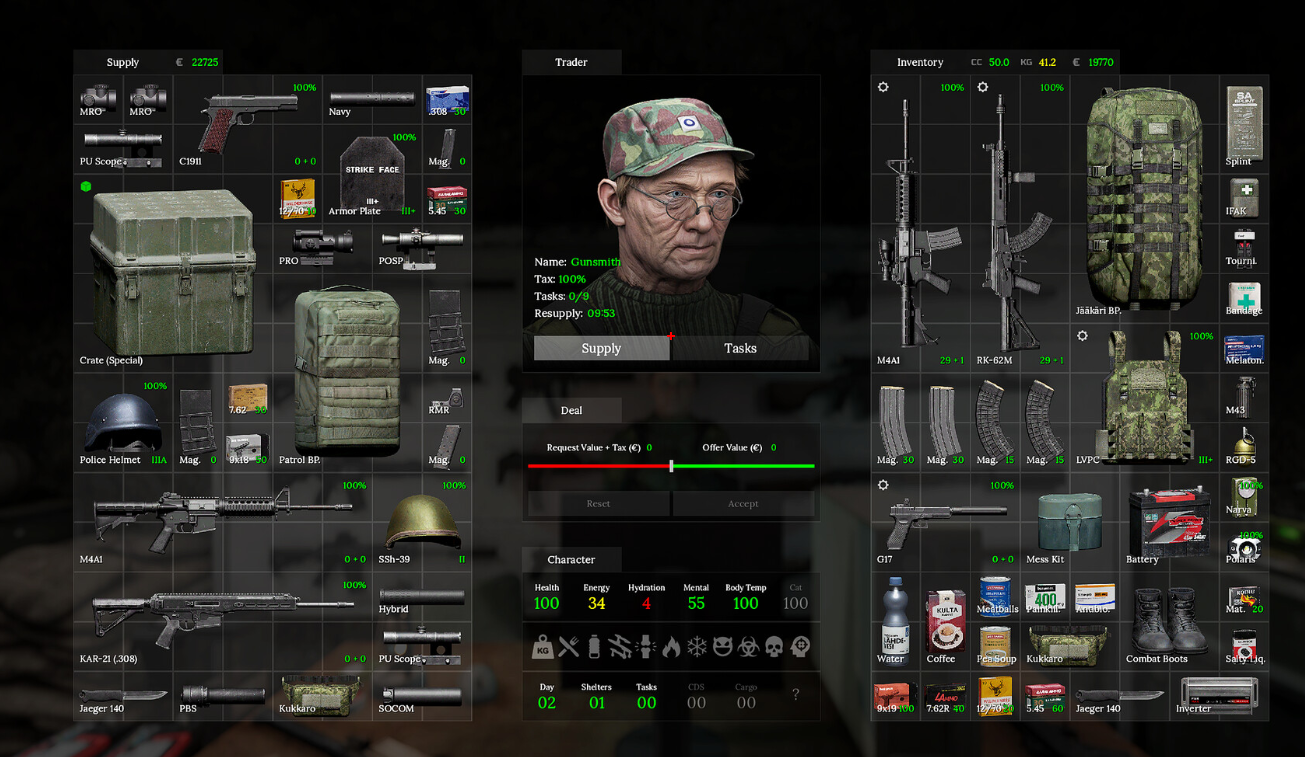Select the KAR-21 (.308) rifle
Screen dimensions: 1305x757
point(220,619)
